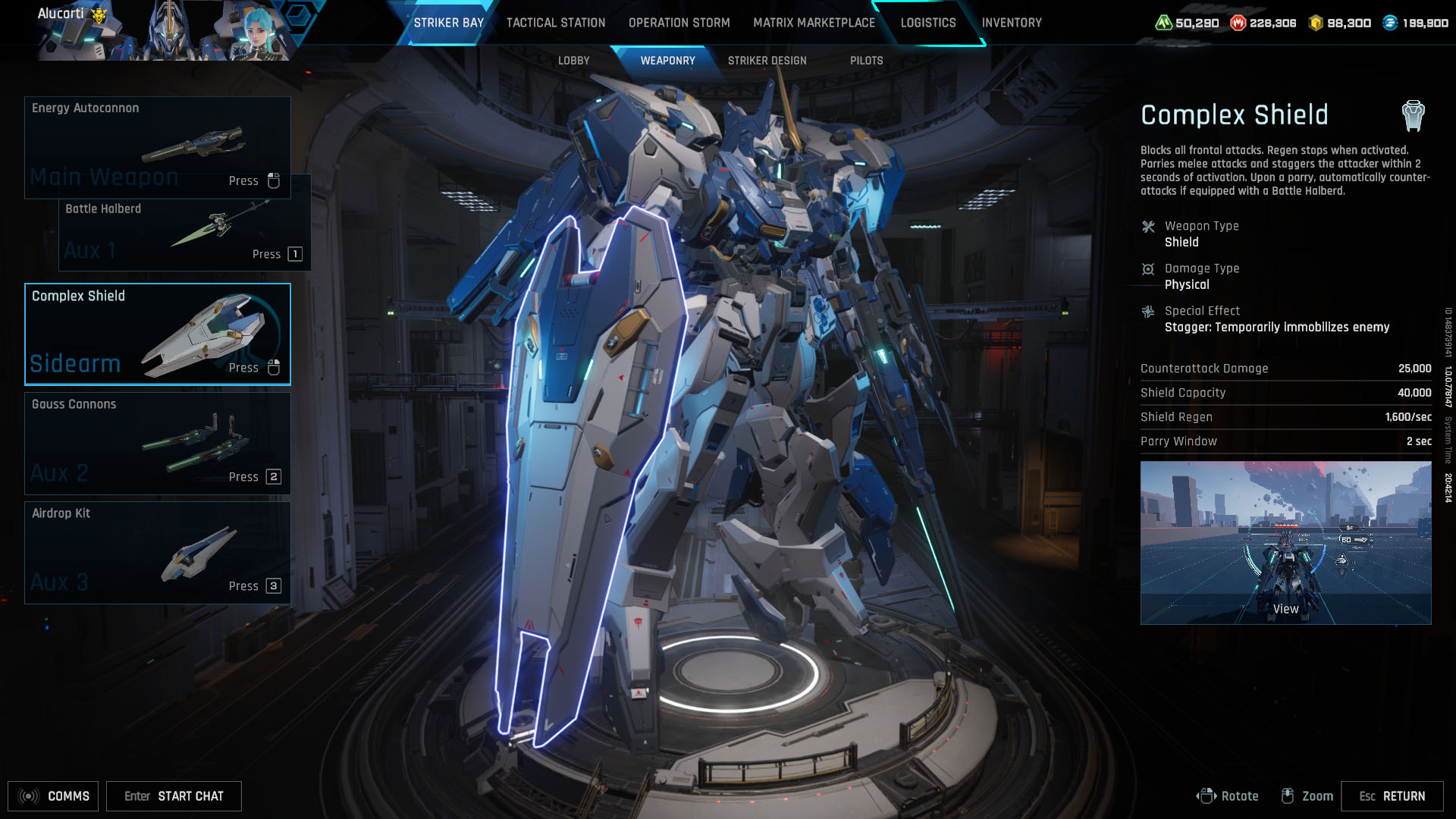Select the Gauss Cannons Aux 2 slot

pyautogui.click(x=157, y=443)
